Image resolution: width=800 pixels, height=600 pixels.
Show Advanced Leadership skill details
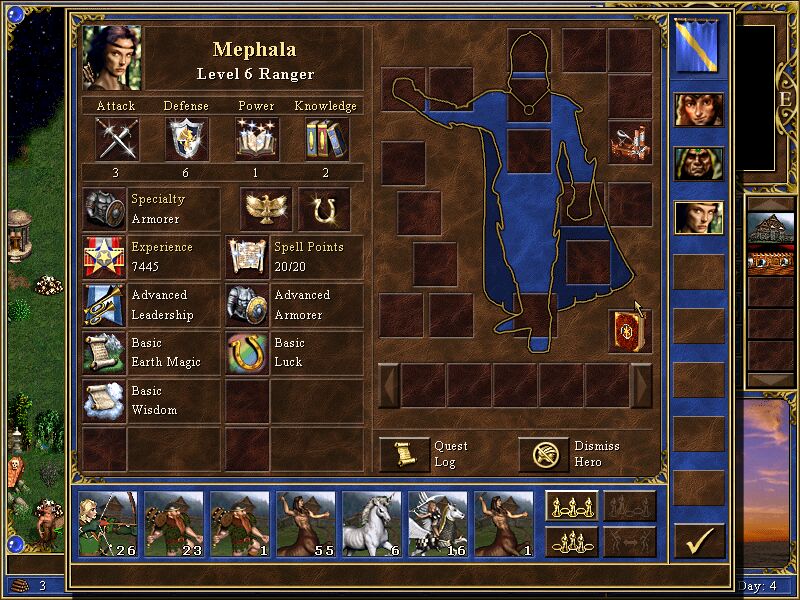coord(104,305)
